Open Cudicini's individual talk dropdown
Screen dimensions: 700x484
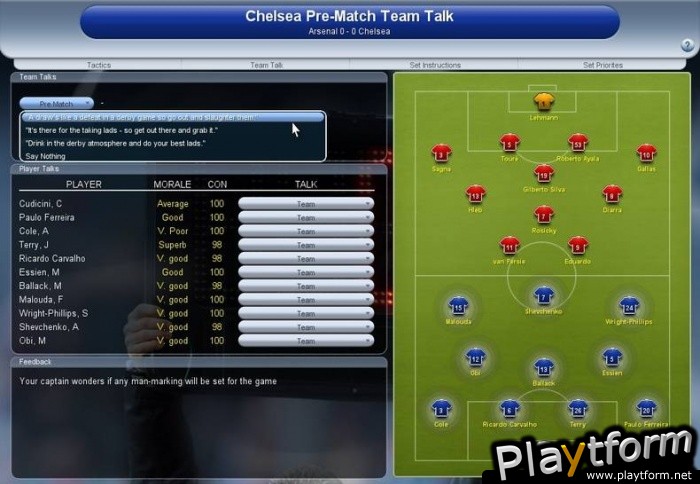tap(306, 204)
